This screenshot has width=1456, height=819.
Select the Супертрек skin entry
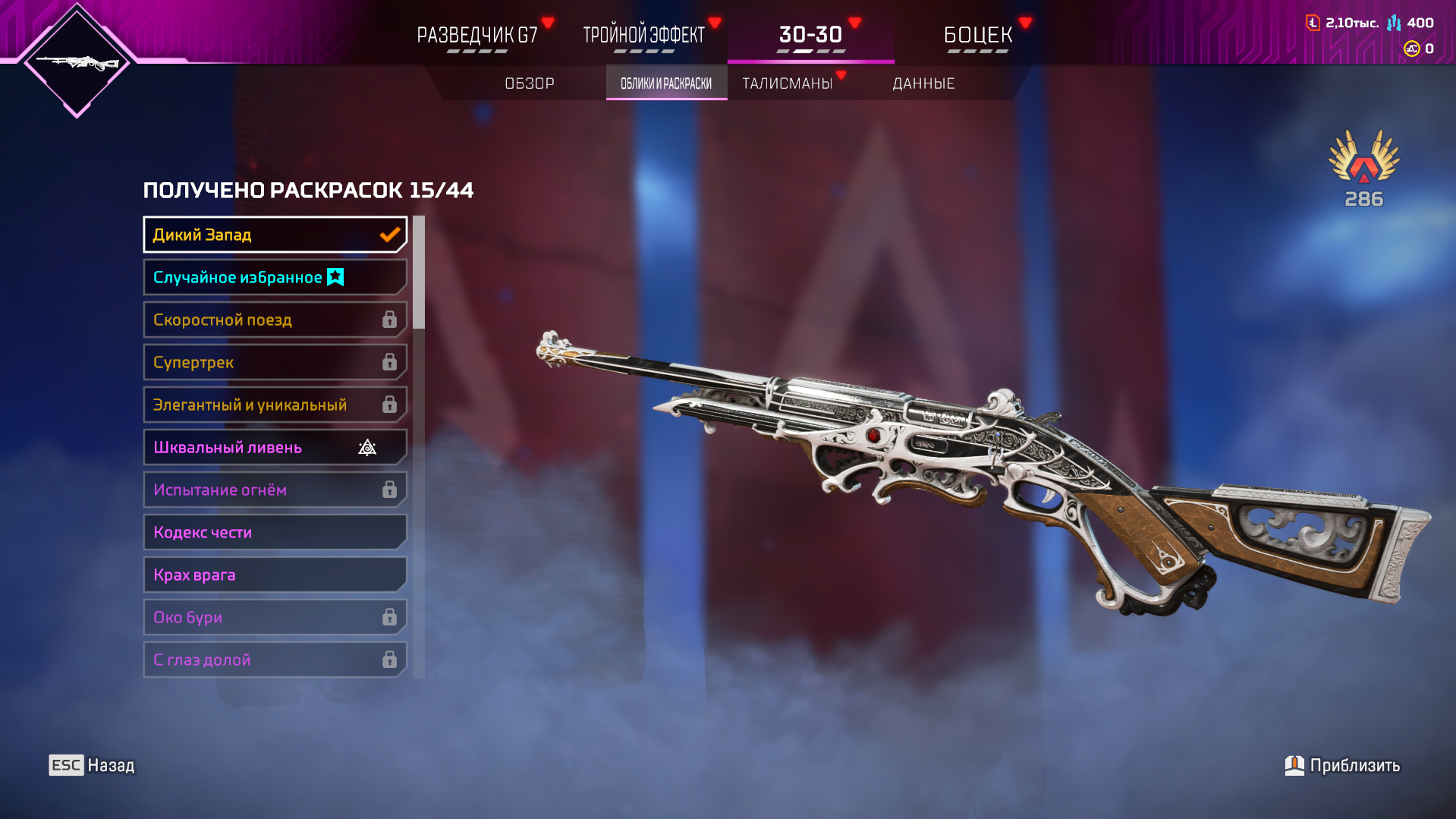click(275, 362)
